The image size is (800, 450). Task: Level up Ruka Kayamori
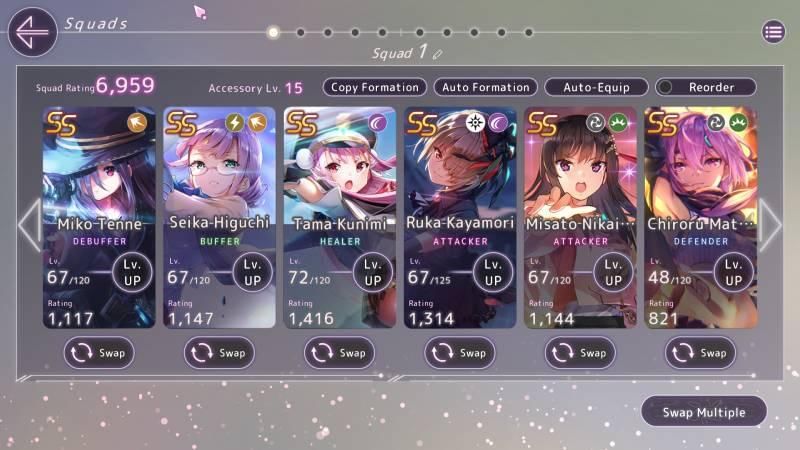493,272
